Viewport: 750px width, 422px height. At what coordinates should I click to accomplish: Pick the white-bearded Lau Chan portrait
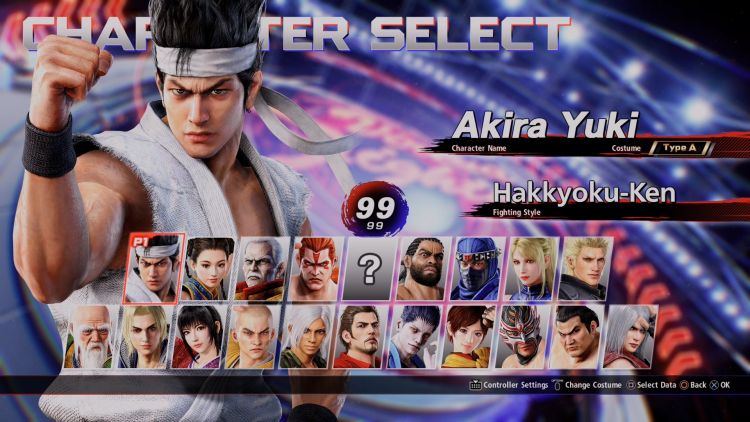click(x=262, y=269)
